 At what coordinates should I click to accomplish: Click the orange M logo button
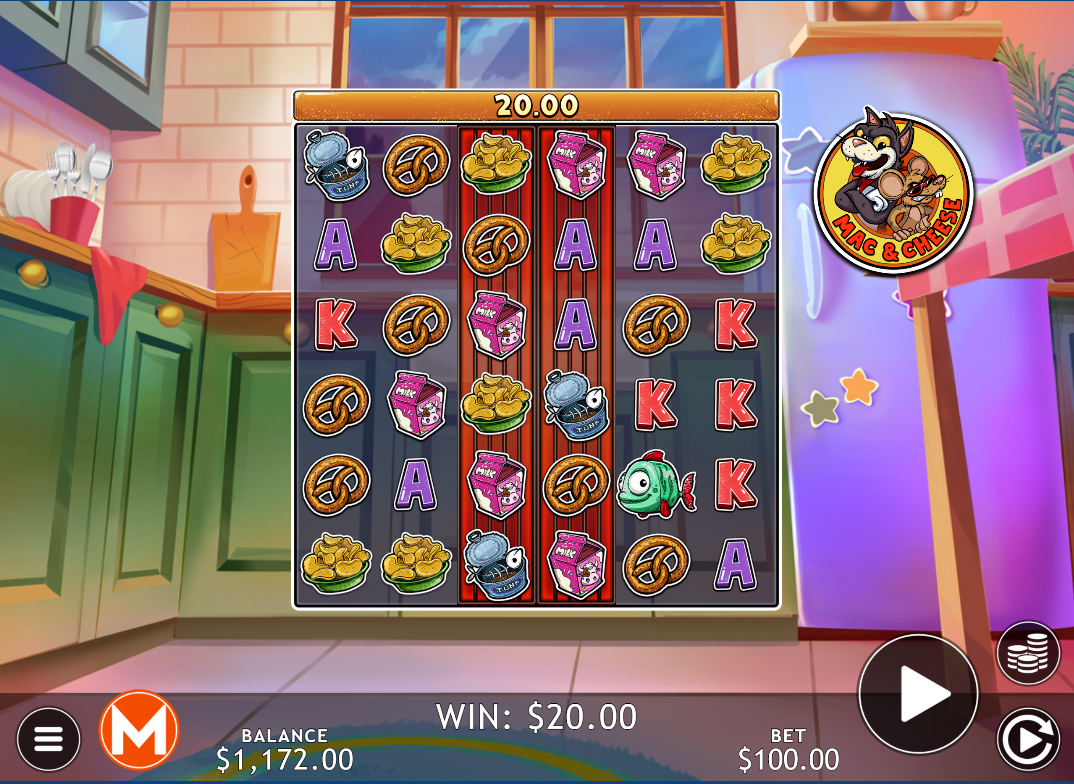click(x=139, y=731)
